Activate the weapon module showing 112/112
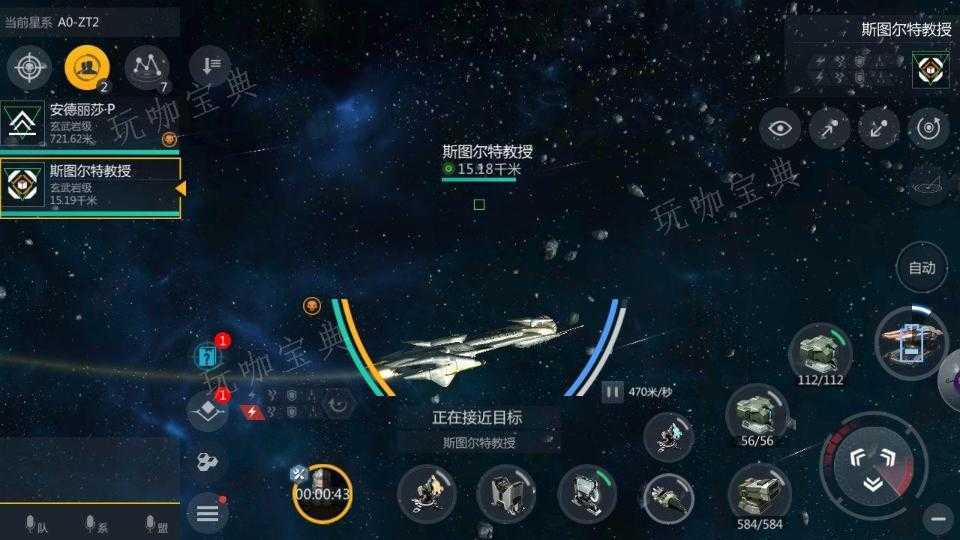This screenshot has width=960, height=540. point(820,351)
